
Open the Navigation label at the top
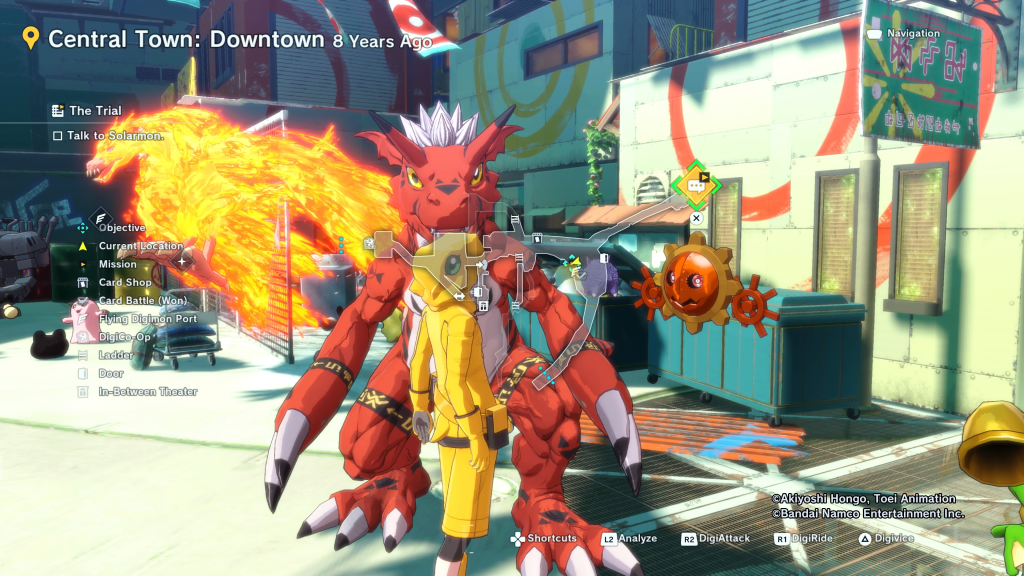pyautogui.click(x=913, y=34)
